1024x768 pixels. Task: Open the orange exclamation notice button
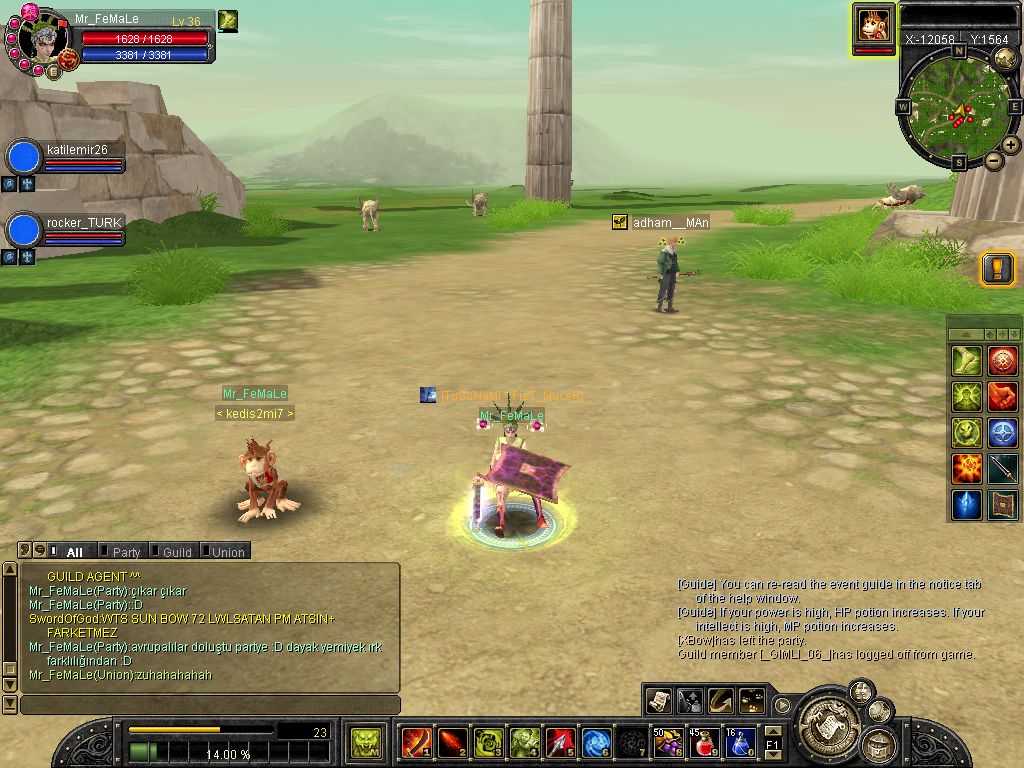(997, 268)
